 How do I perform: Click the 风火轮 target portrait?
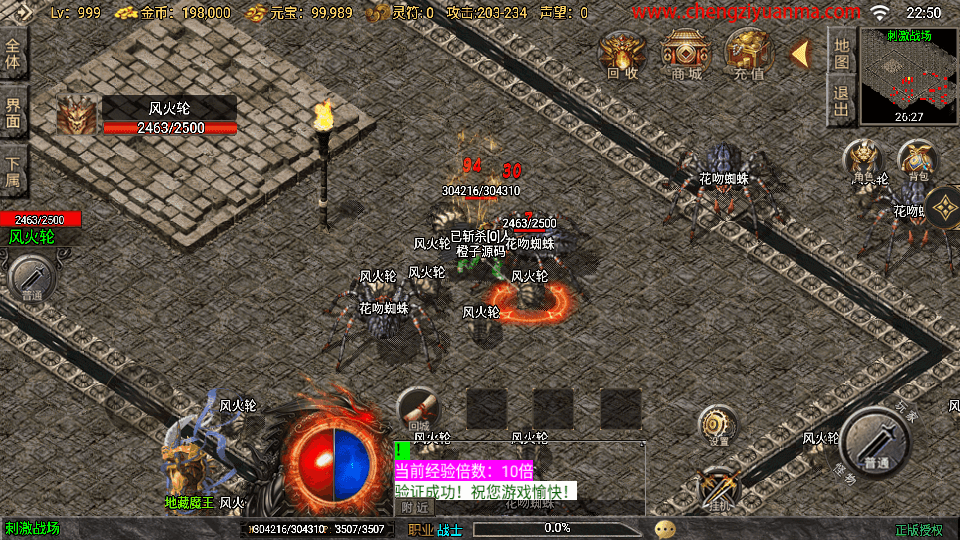click(x=78, y=116)
